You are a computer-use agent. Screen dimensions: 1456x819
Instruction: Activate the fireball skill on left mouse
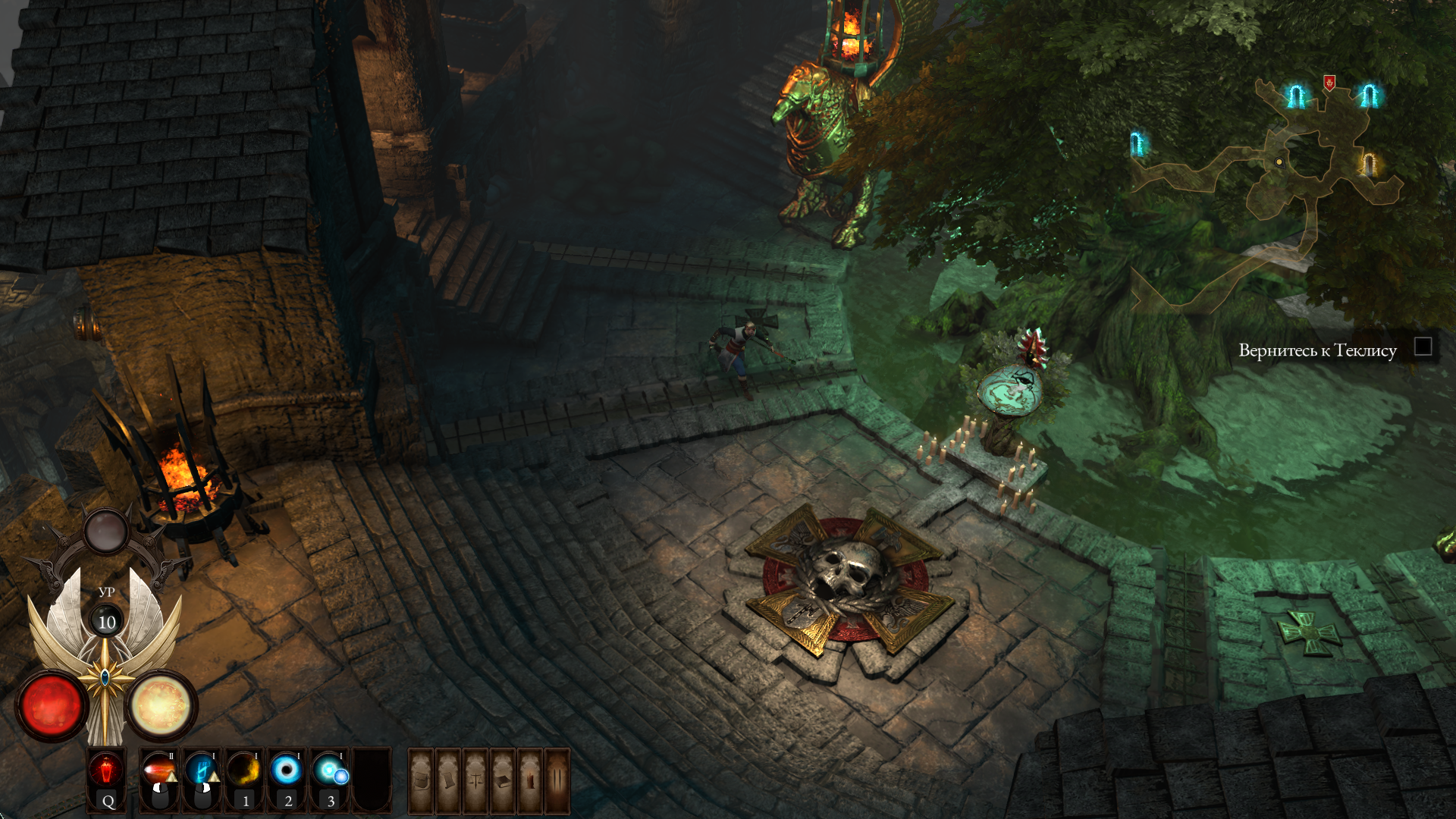159,770
